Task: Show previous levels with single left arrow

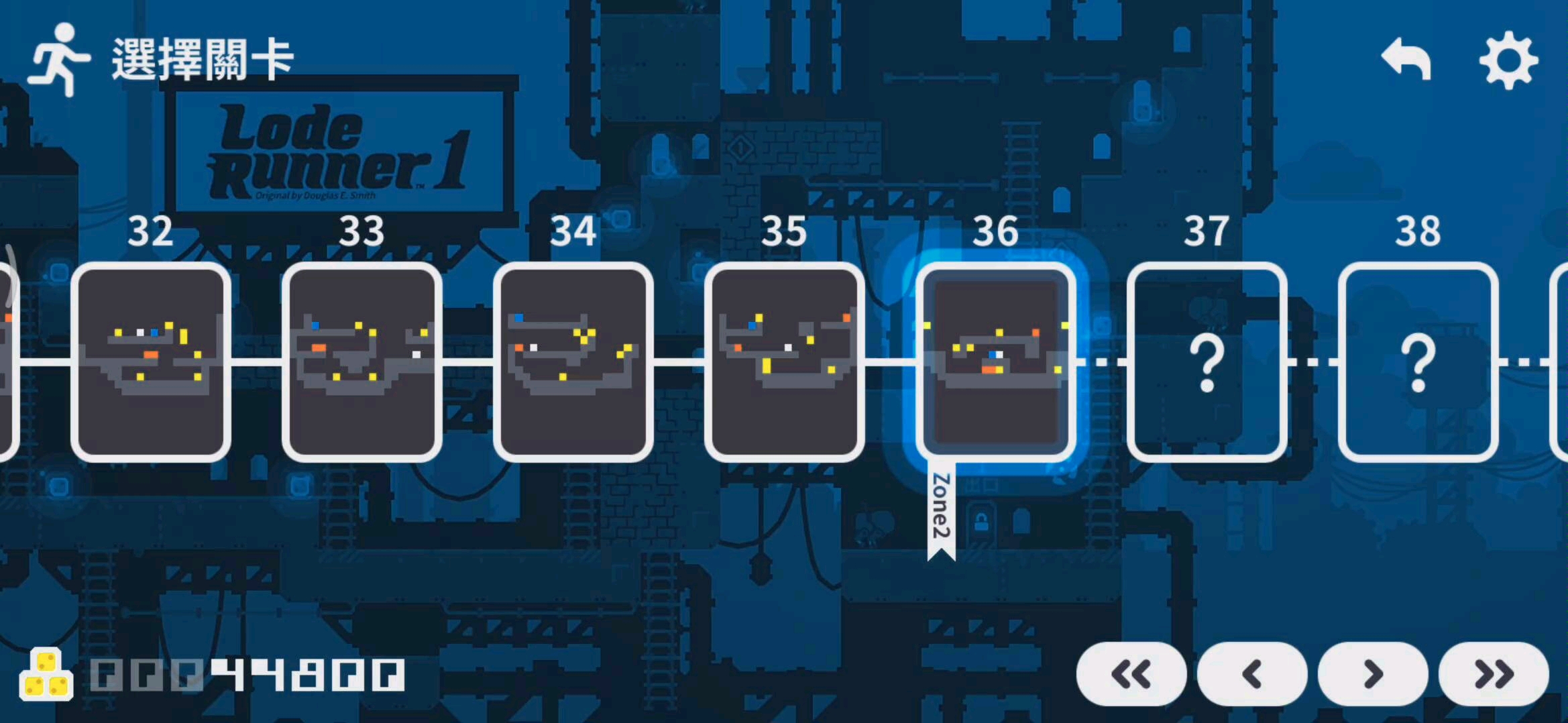Action: coord(1252,674)
